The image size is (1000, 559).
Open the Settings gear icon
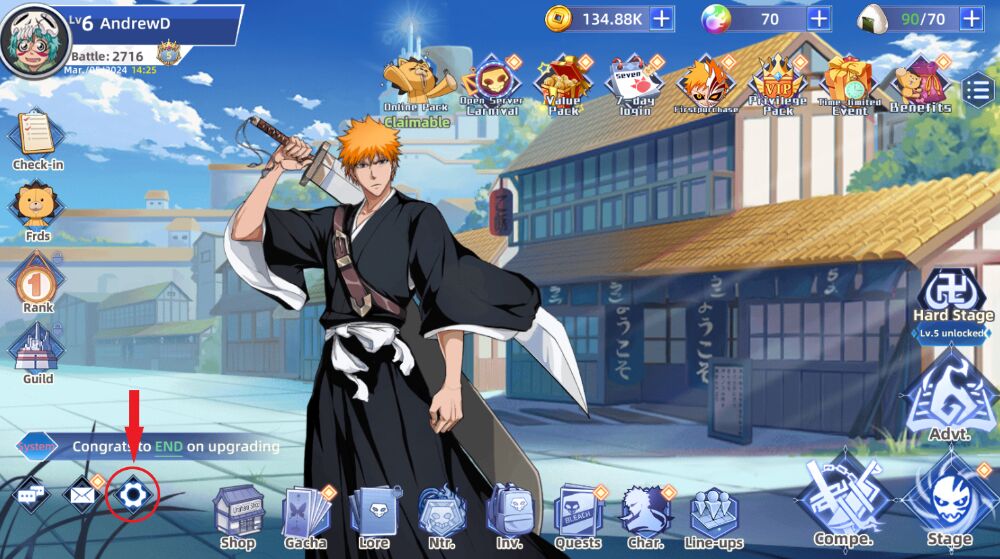[x=133, y=495]
